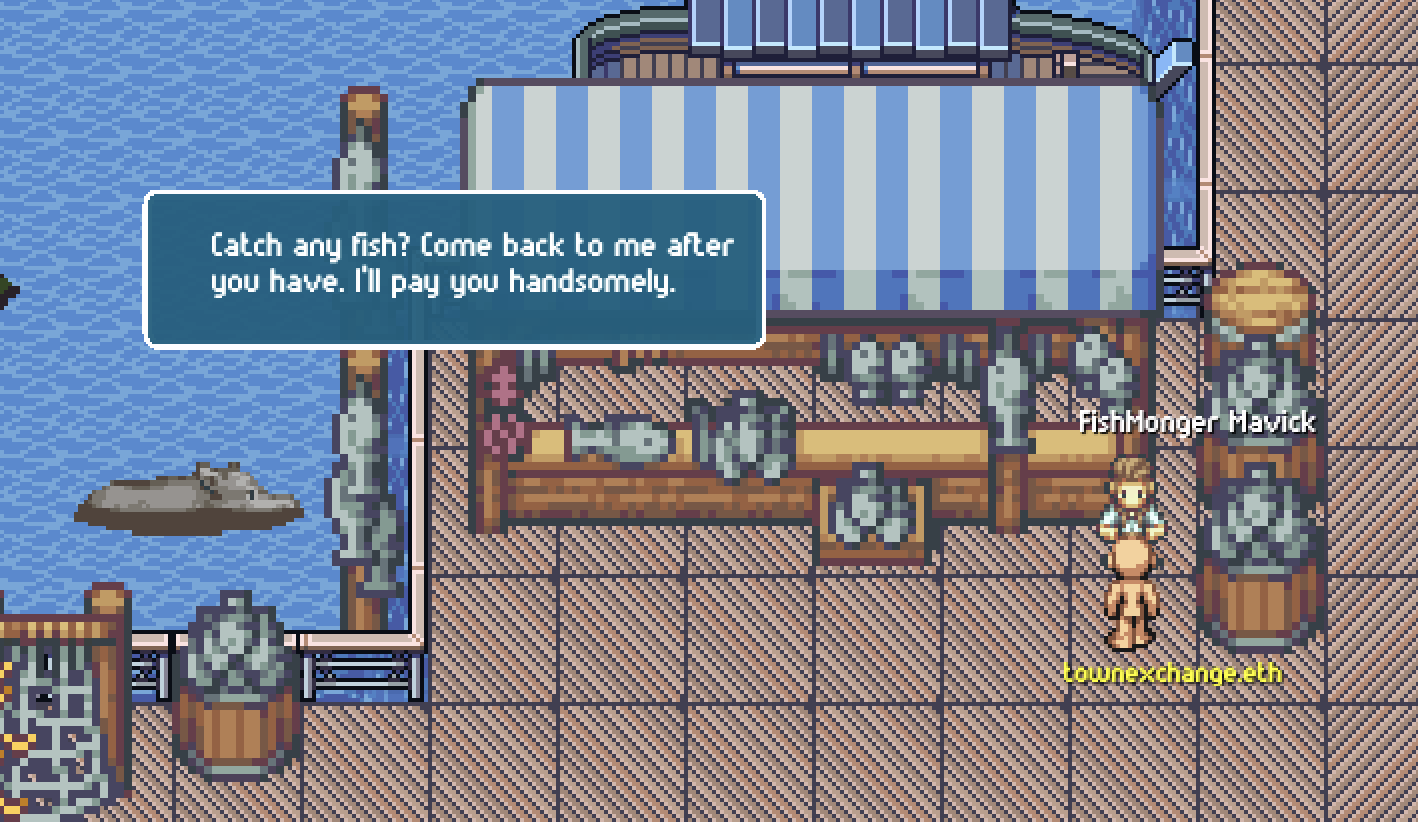Click the 'Catch any fish?' dialogue box
The image size is (1418, 822).
click(x=455, y=269)
